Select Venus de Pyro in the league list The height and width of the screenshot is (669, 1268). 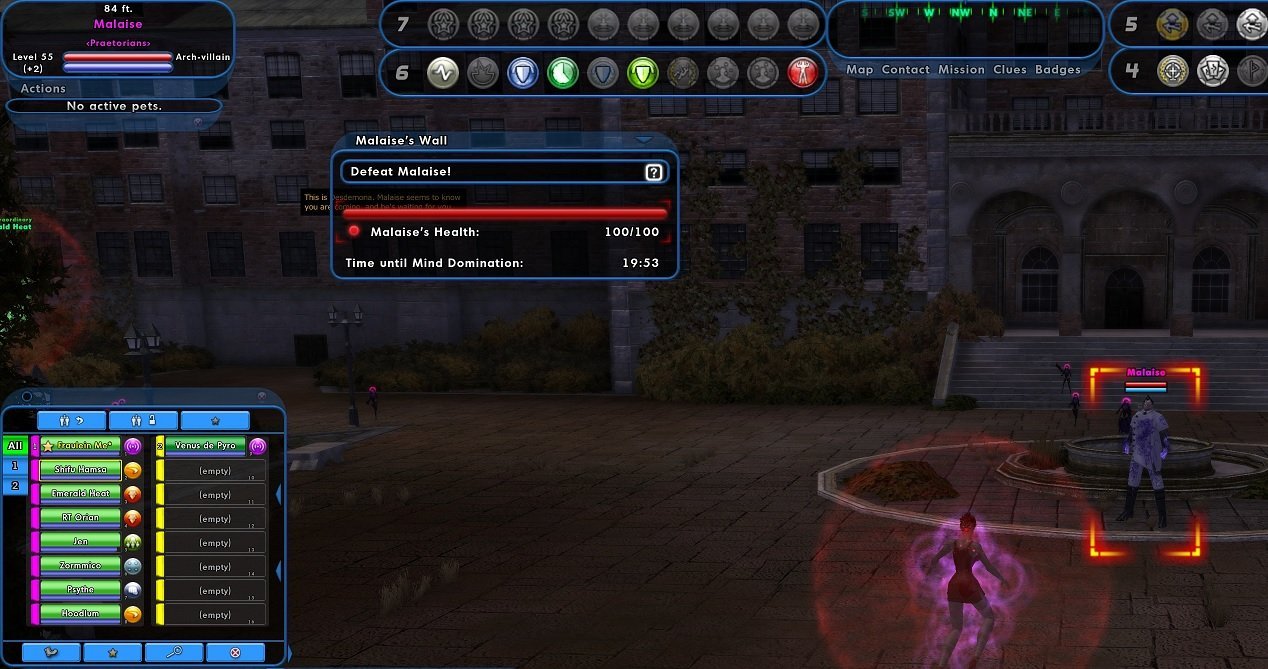(204, 445)
